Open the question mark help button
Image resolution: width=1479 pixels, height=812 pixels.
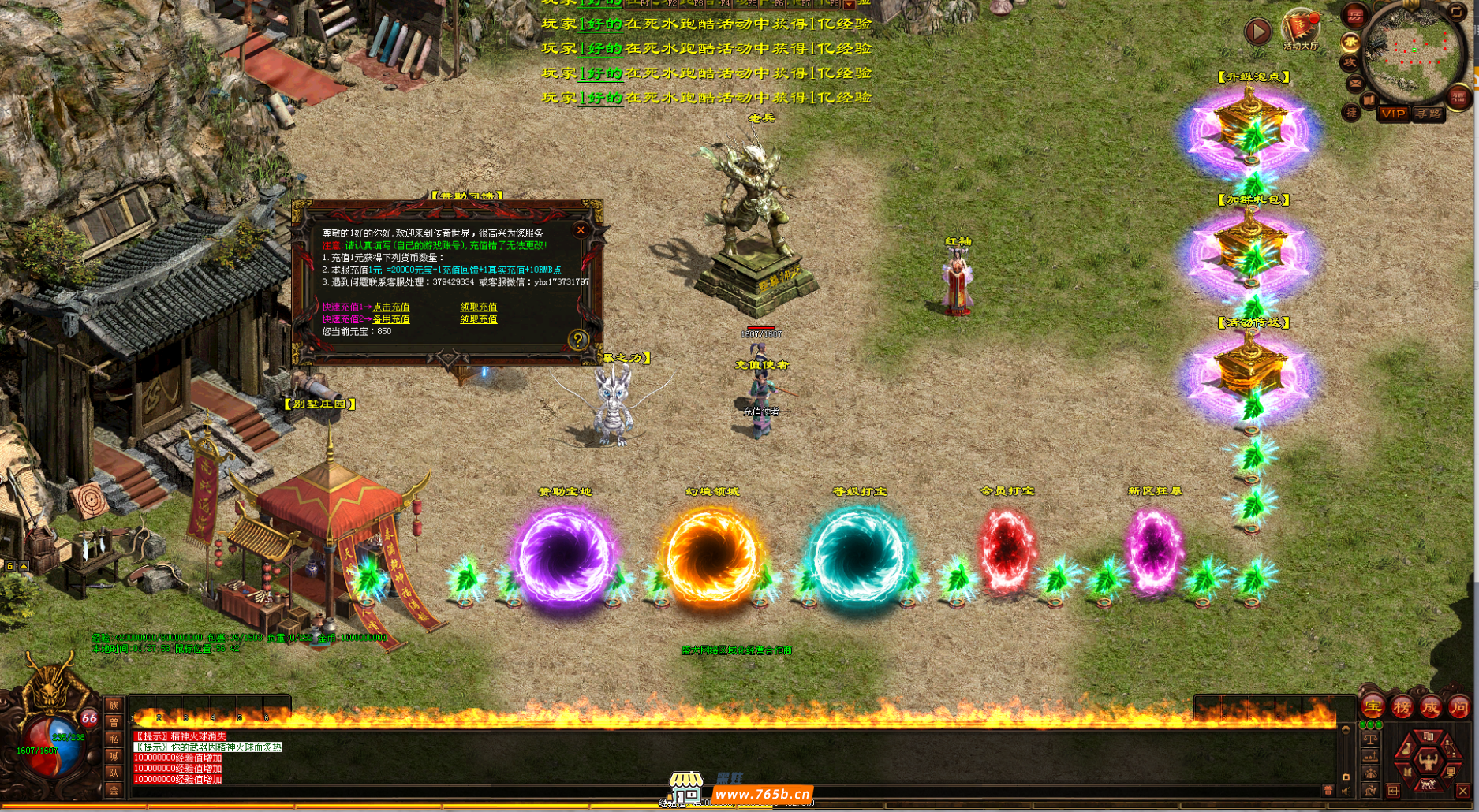(578, 340)
